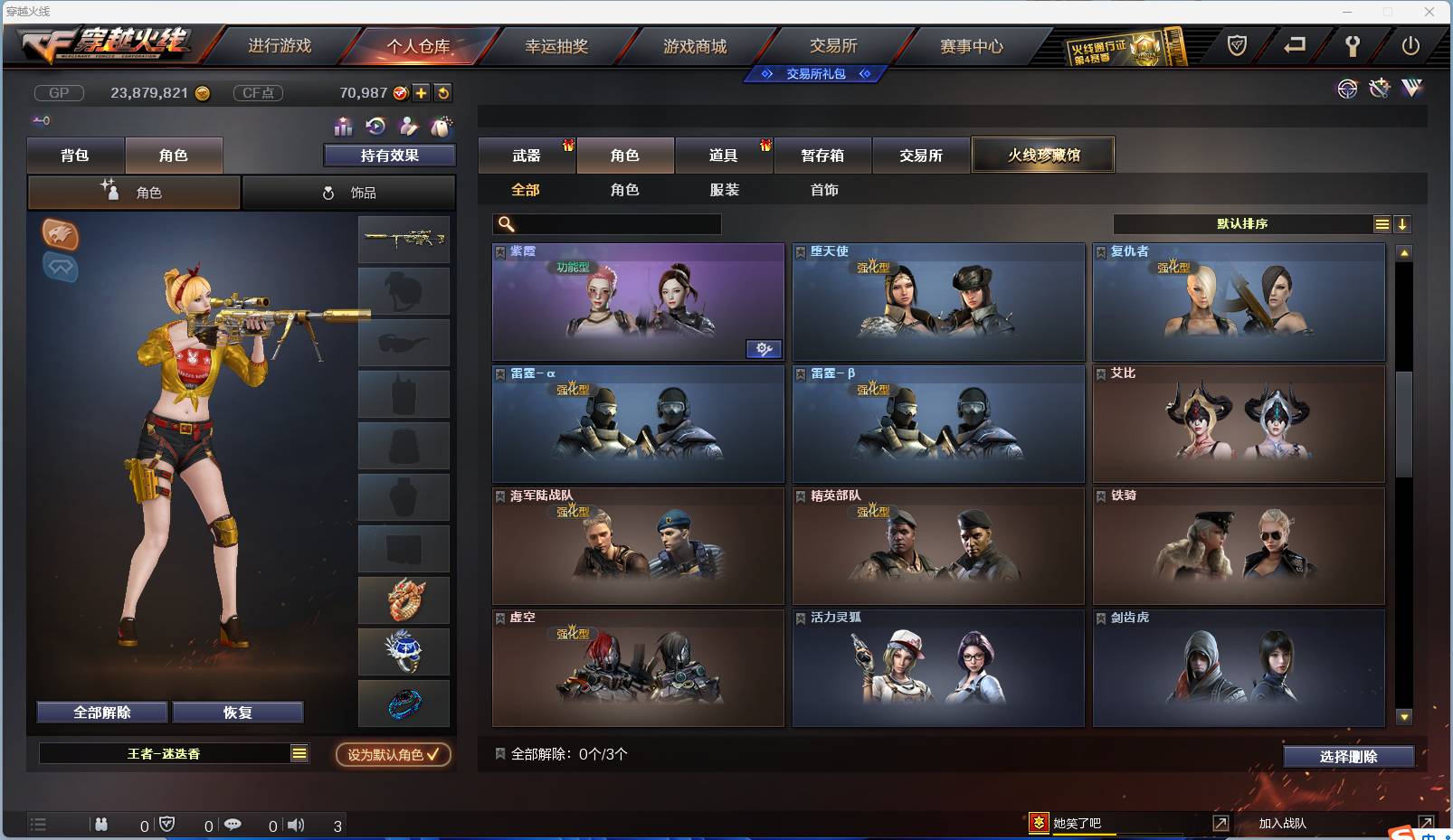Click the refresh icon next to CF点 balance

[x=443, y=92]
